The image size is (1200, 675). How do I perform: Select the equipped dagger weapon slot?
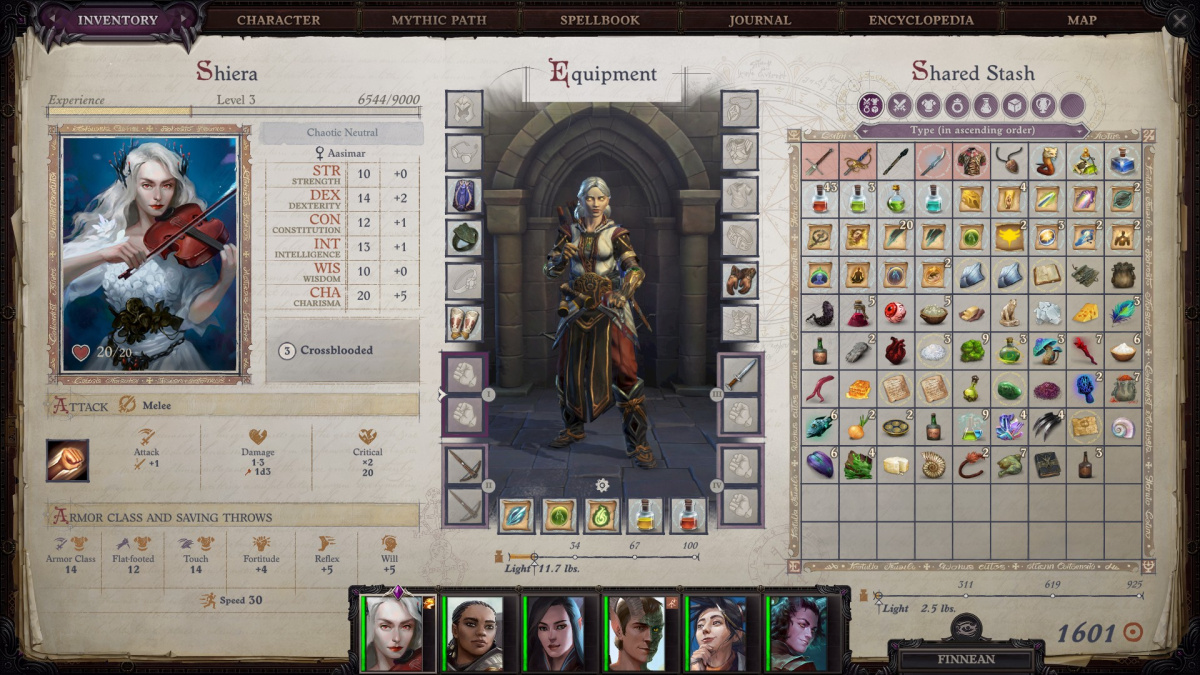coord(740,373)
